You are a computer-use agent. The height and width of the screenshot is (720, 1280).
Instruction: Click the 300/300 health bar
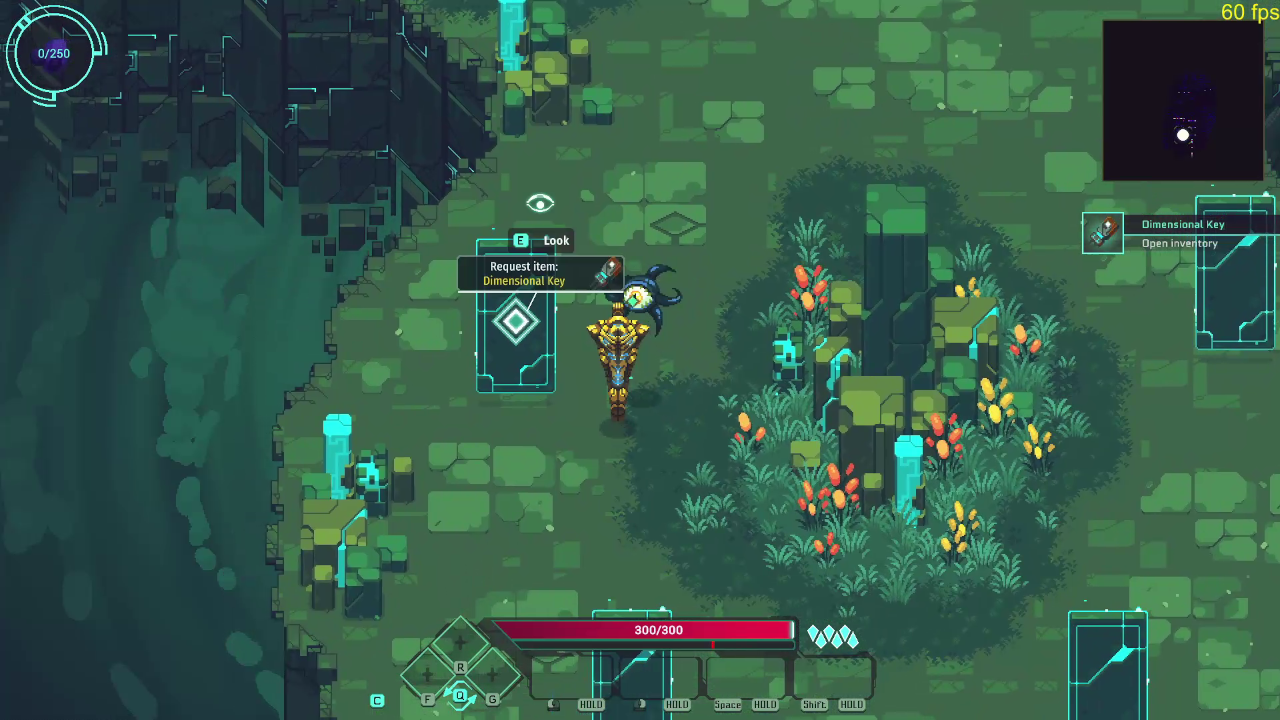click(x=657, y=630)
